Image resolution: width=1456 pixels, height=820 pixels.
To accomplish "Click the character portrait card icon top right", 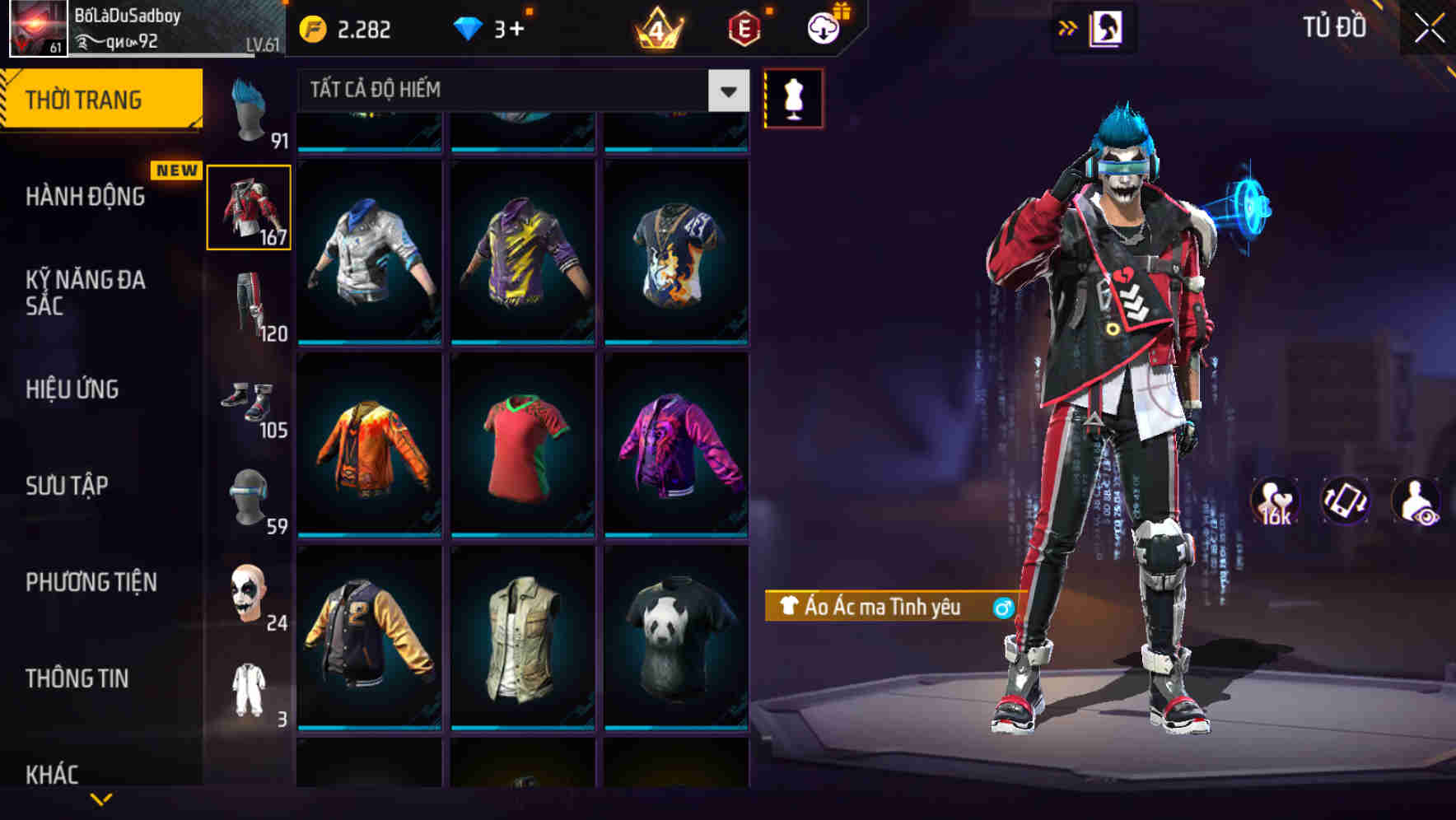I will tap(1108, 27).
